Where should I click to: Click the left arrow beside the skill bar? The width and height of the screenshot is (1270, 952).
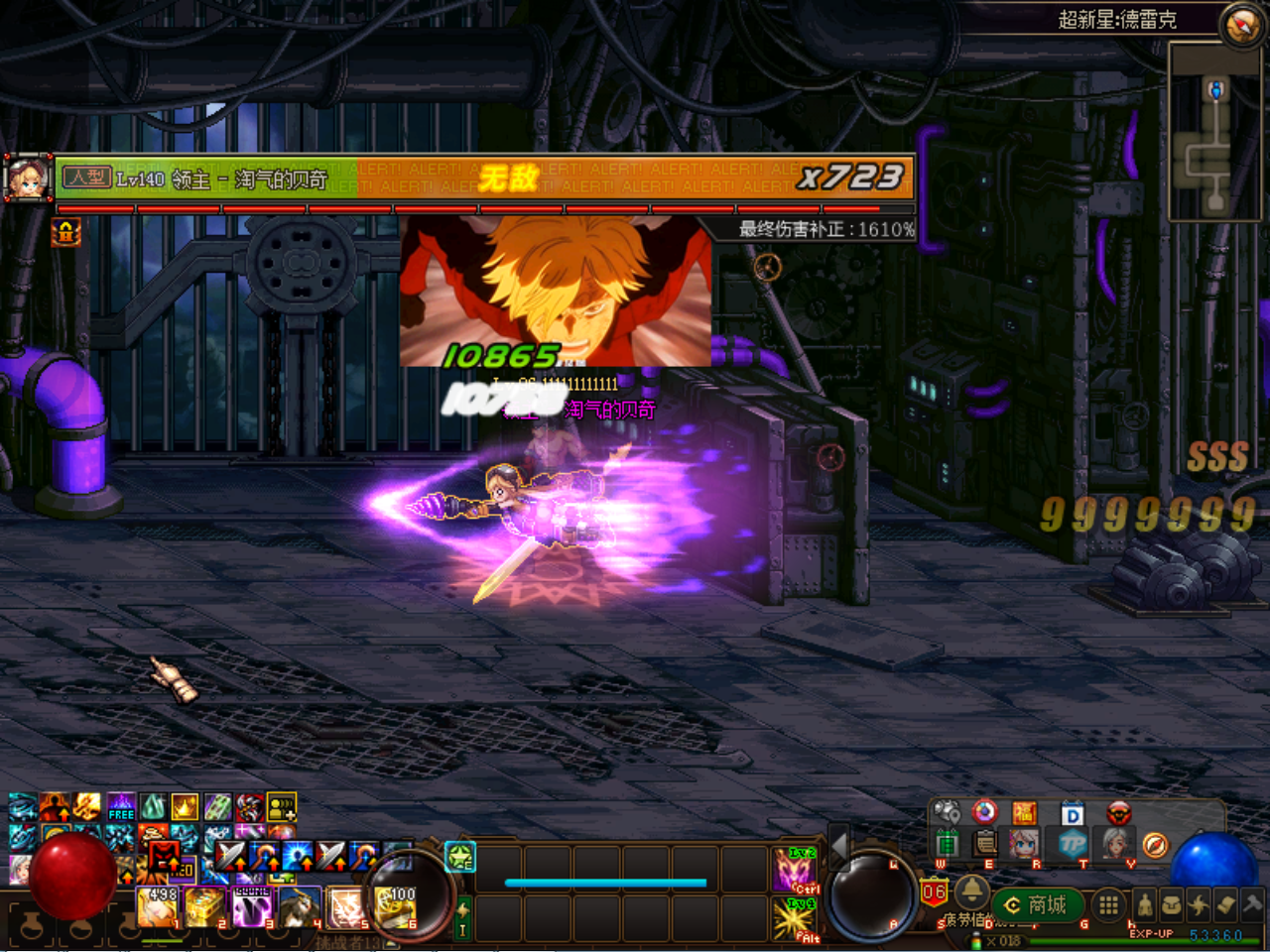tap(839, 845)
